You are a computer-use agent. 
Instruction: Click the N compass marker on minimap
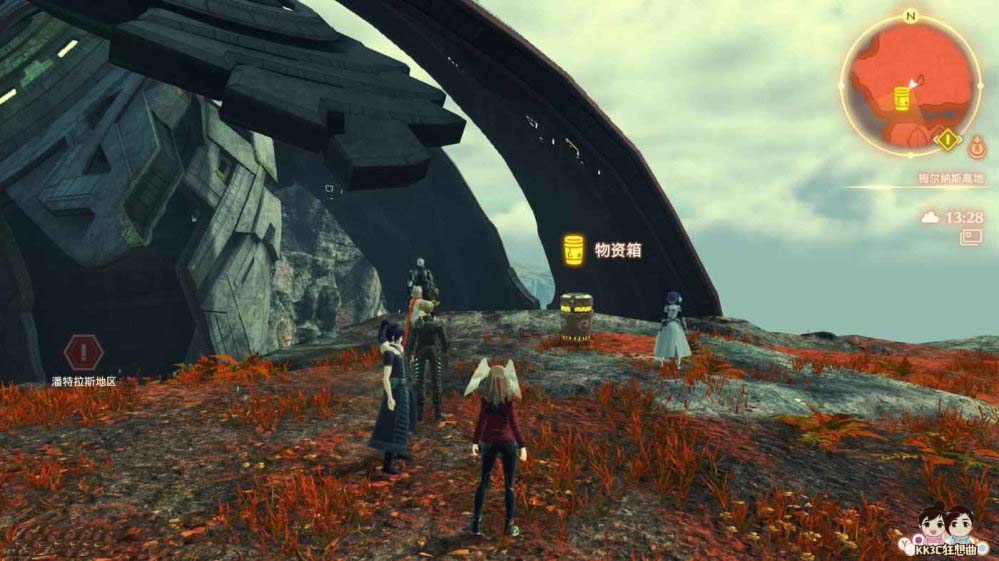tap(910, 16)
